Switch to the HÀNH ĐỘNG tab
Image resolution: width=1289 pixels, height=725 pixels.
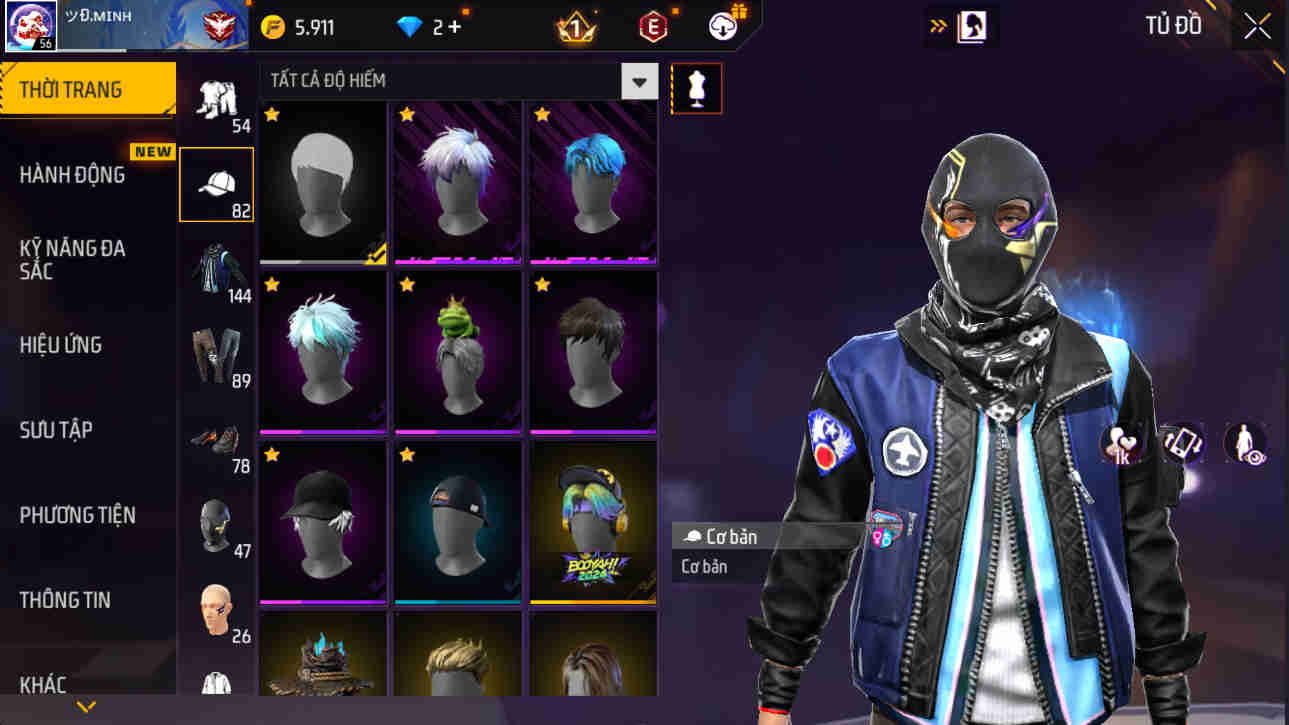click(74, 173)
